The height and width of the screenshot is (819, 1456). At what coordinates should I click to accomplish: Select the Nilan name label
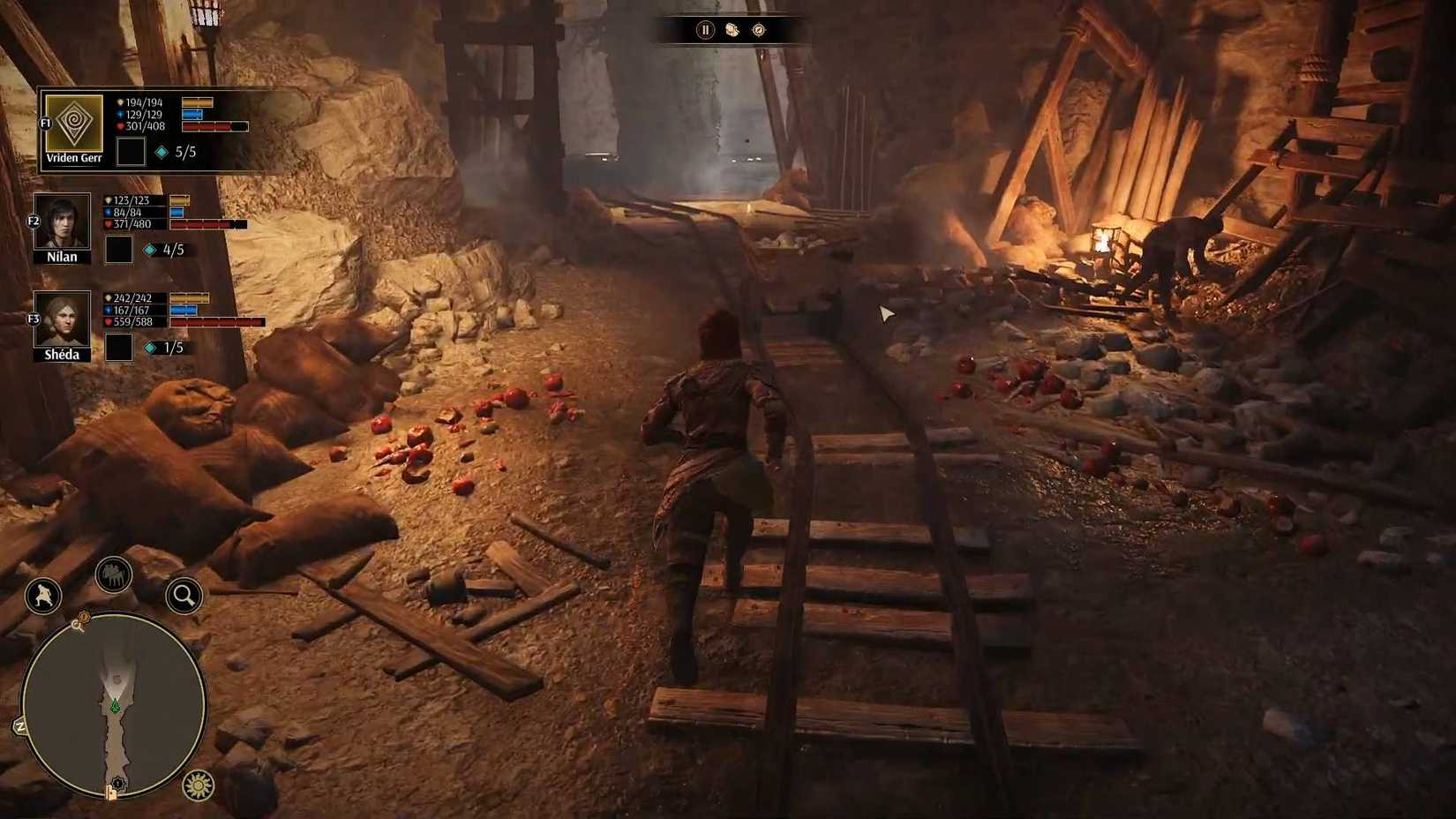coord(61,256)
